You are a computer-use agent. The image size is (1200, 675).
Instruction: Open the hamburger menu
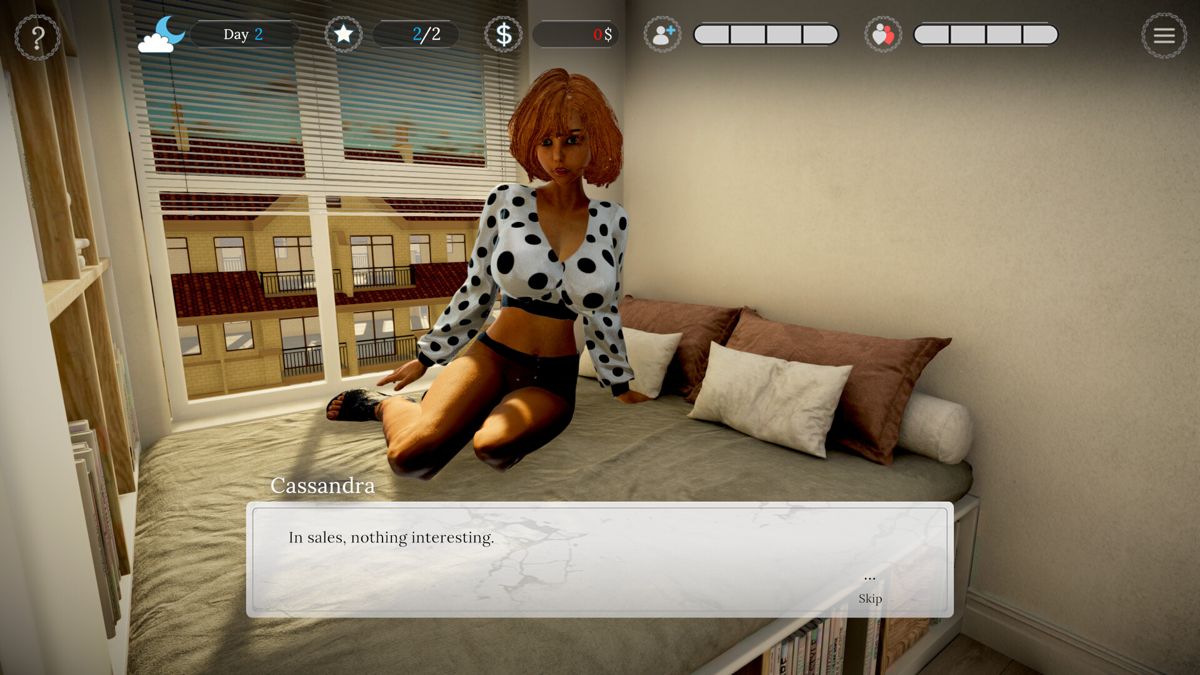pyautogui.click(x=1164, y=36)
